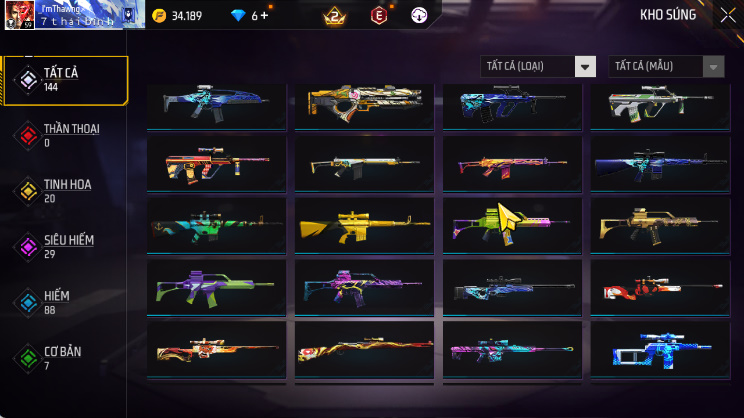This screenshot has height=418, width=744.
Task: Open the TẤT CẢ (MẪU) model dropdown
Action: [x=666, y=67]
